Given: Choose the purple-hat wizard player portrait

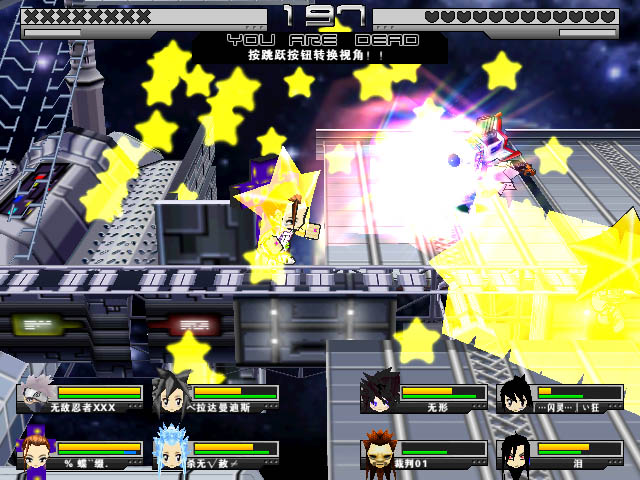Looking at the screenshot, I should [36, 449].
